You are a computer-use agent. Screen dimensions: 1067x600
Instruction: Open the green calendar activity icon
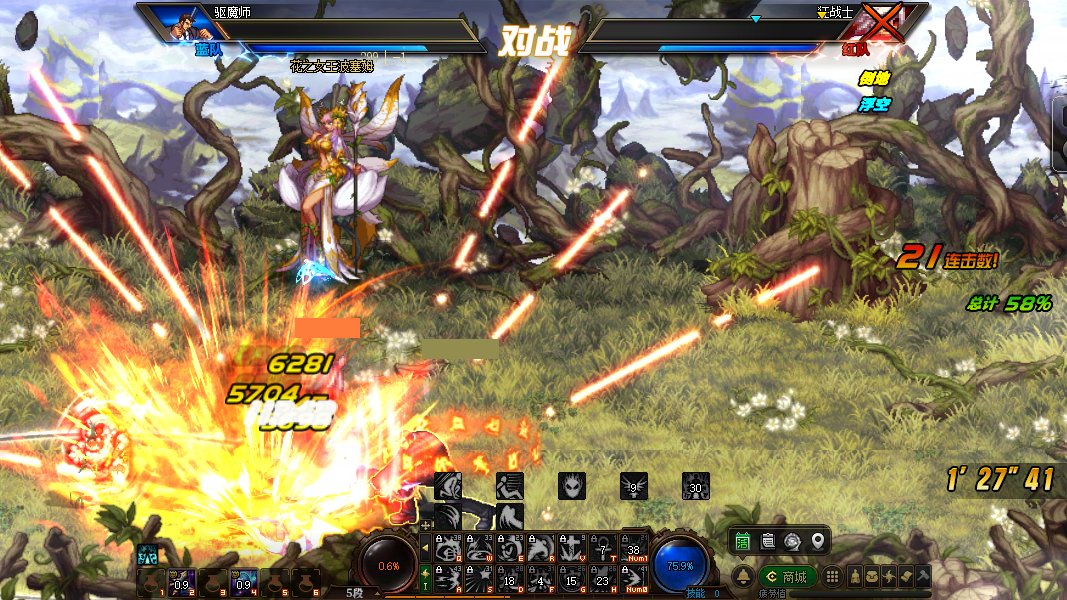click(x=743, y=541)
